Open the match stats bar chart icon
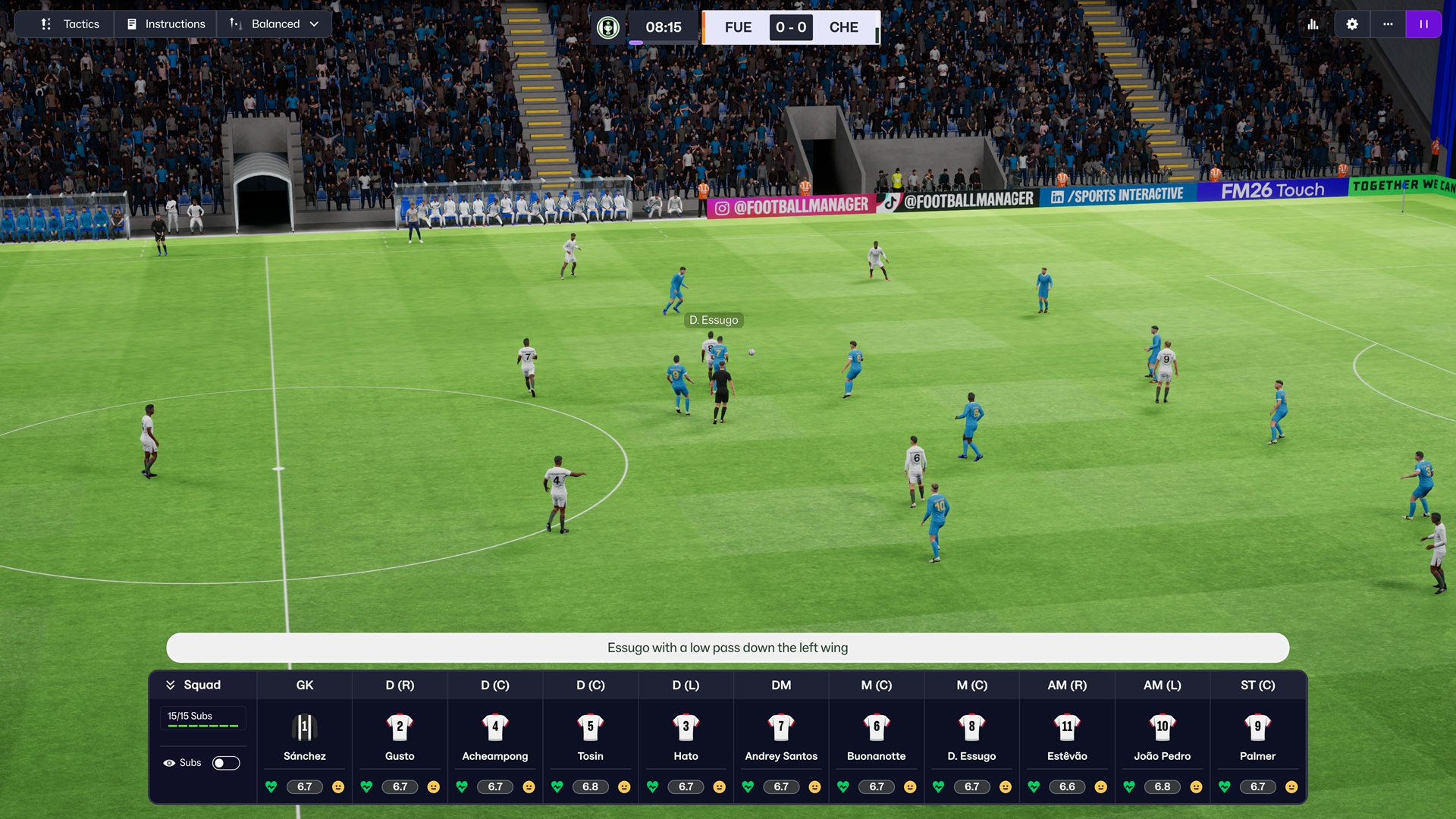Viewport: 1456px width, 819px height. [x=1313, y=24]
